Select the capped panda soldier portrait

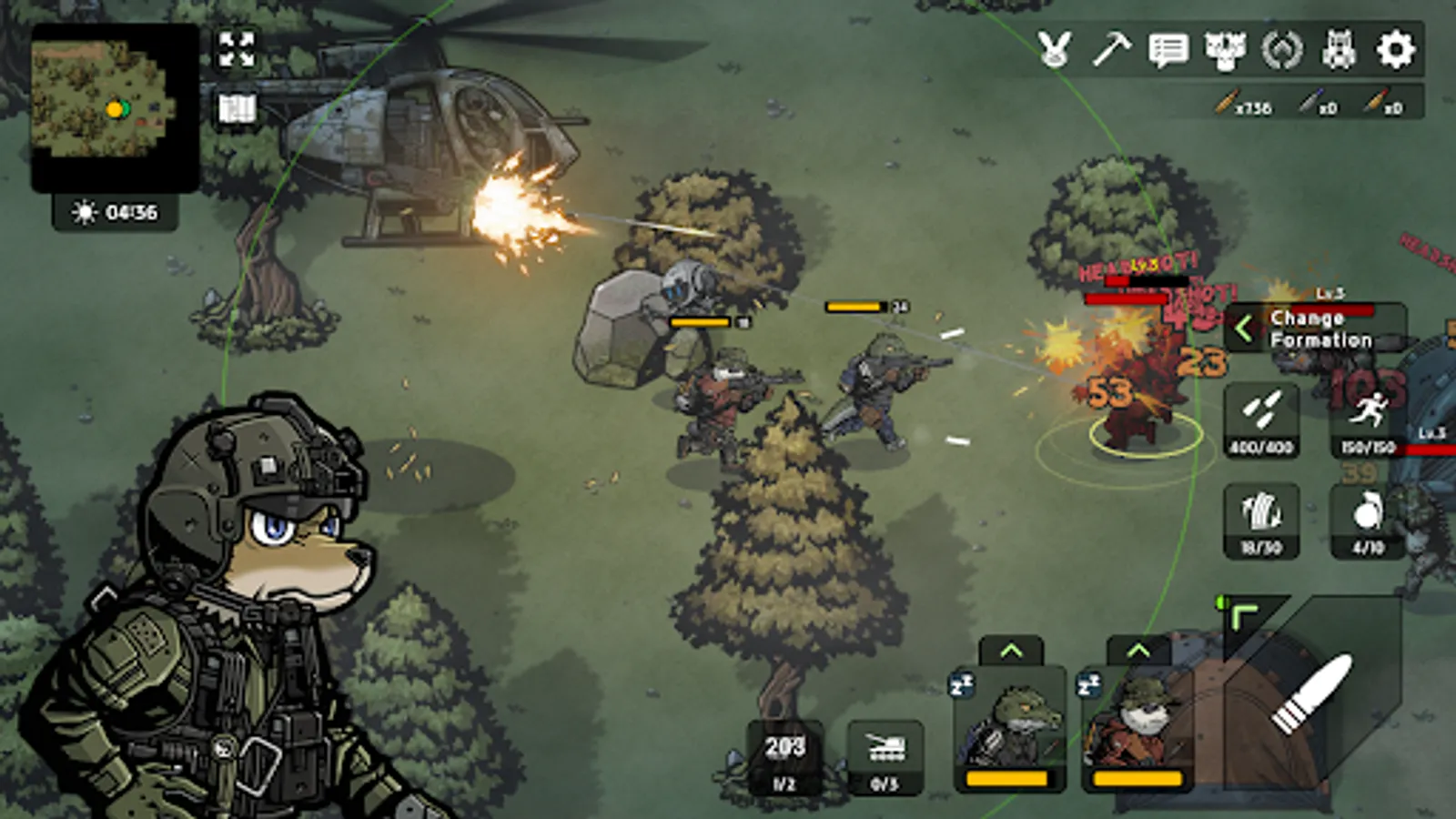(x=1137, y=728)
